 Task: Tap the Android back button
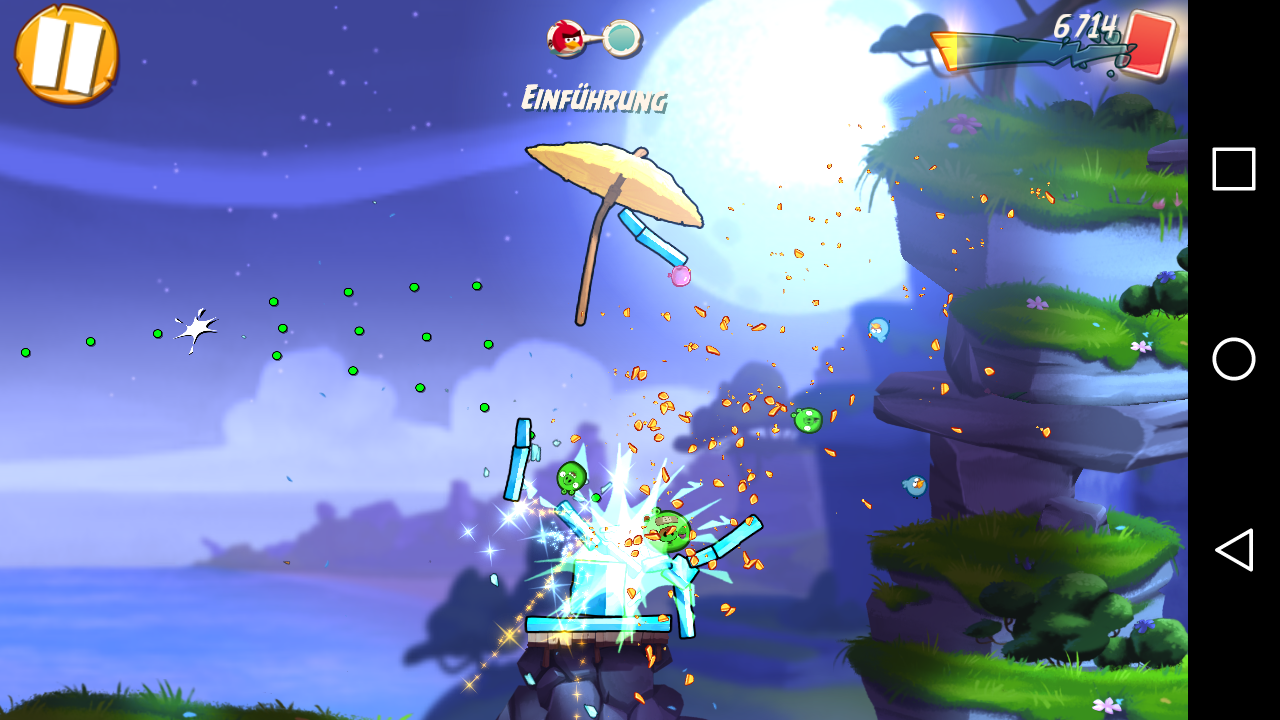[x=1234, y=550]
